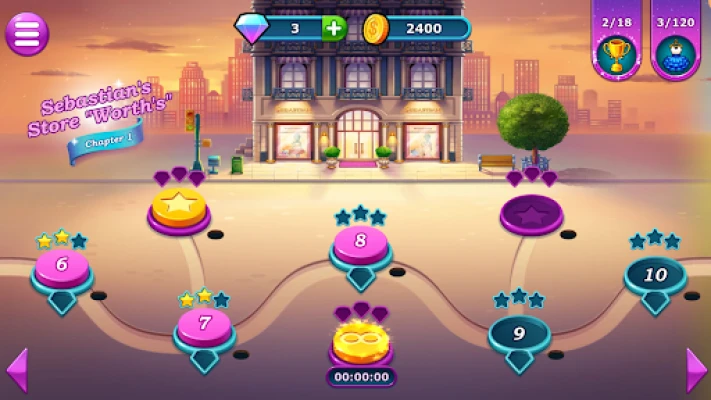Open the trophy achievements panel
The height and width of the screenshot is (400, 711).
(x=616, y=51)
